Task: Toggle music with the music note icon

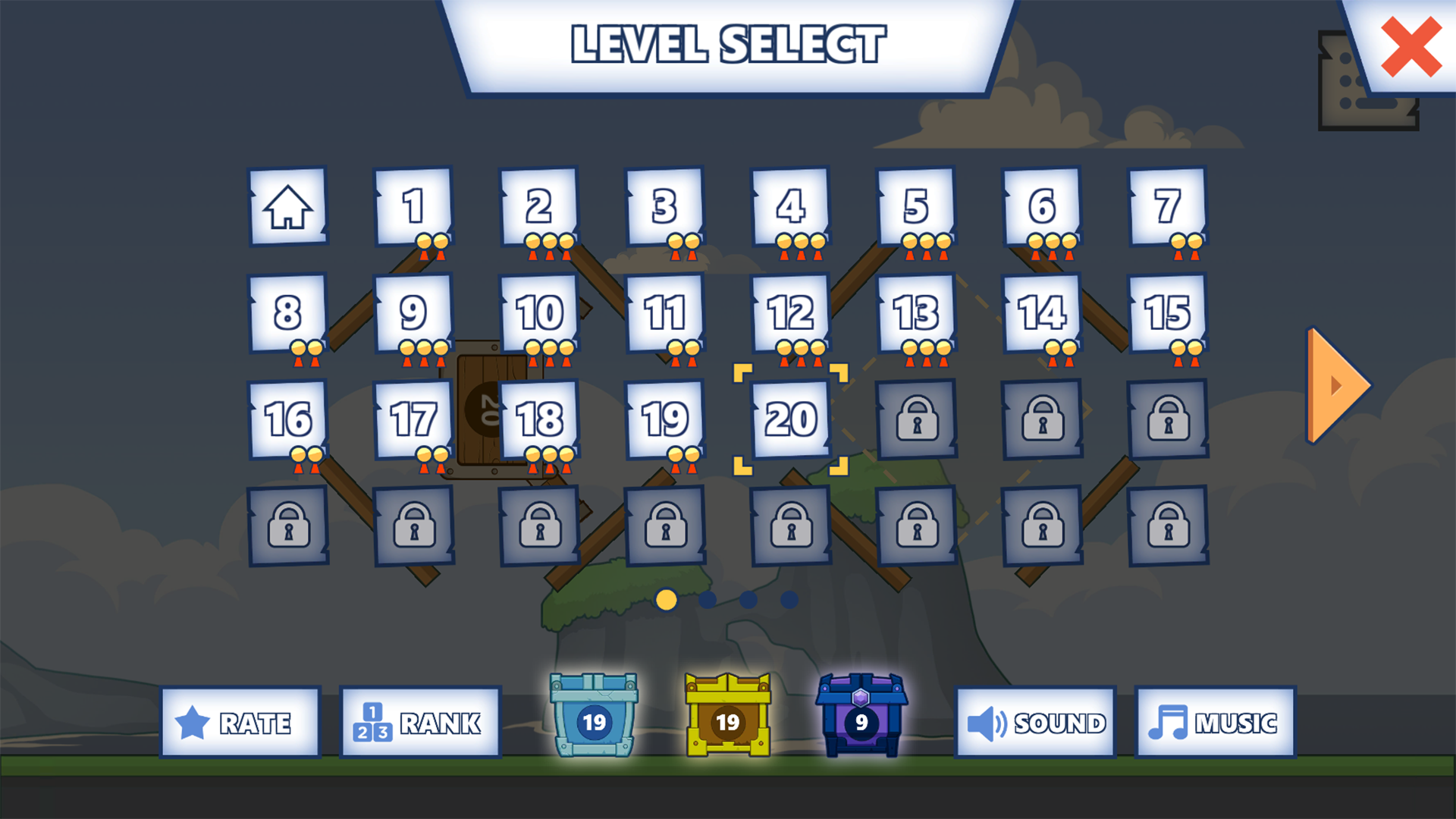Action: tap(1168, 722)
